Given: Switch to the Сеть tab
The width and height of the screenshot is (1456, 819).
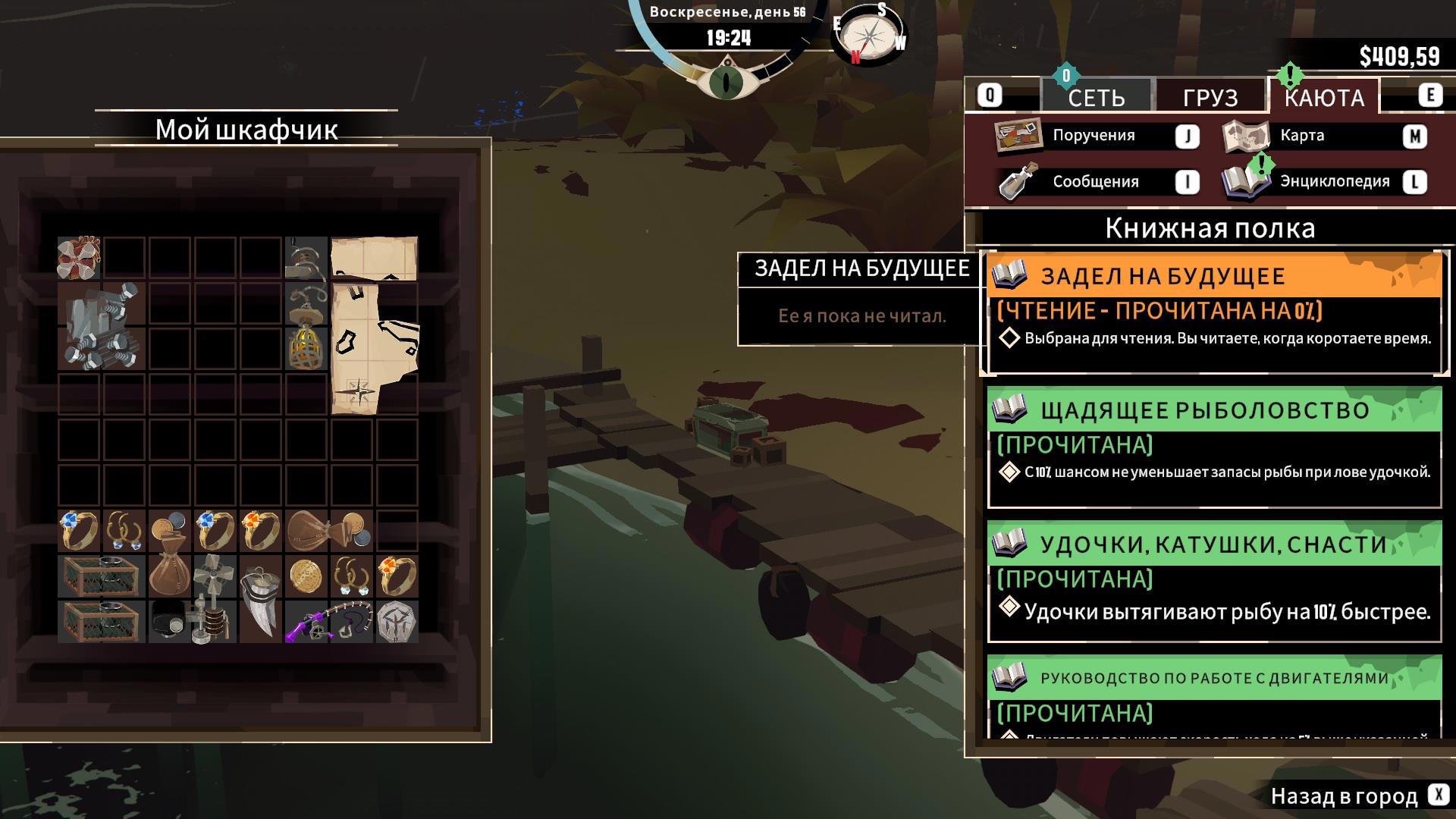Looking at the screenshot, I should [x=1097, y=97].
